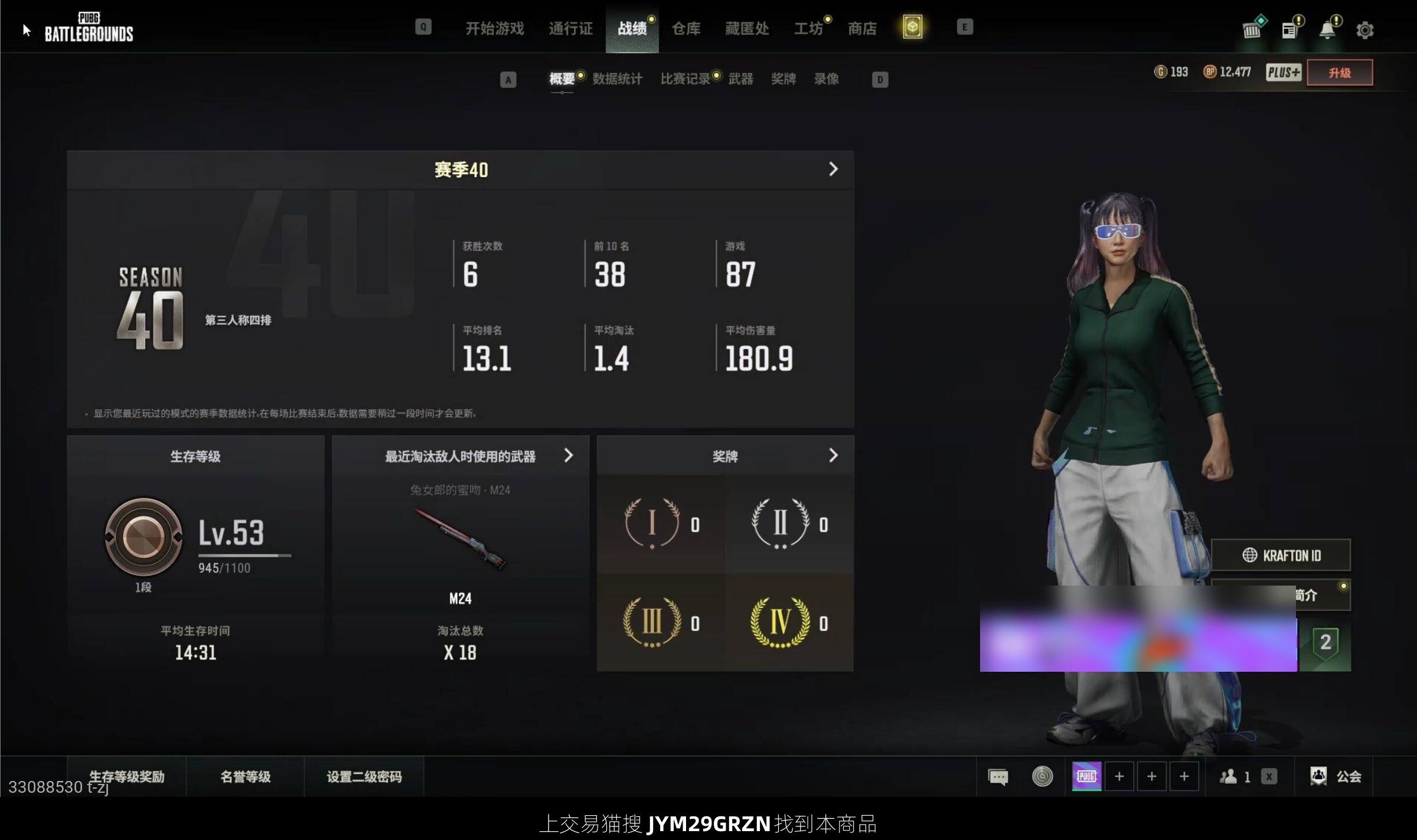1417x840 pixels.
Task: Open the 仓库 inventory tab
Action: coord(685,28)
